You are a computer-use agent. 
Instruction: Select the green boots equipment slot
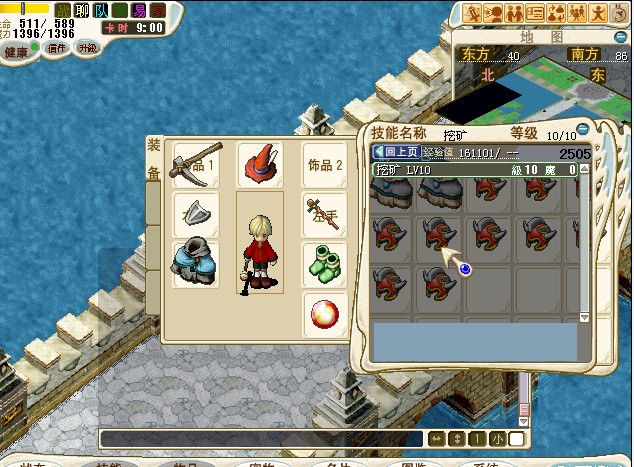tap(325, 264)
